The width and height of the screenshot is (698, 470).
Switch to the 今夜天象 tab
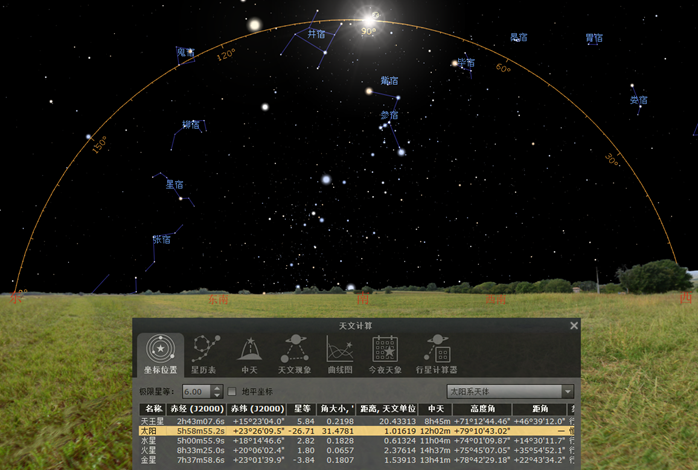coord(385,355)
